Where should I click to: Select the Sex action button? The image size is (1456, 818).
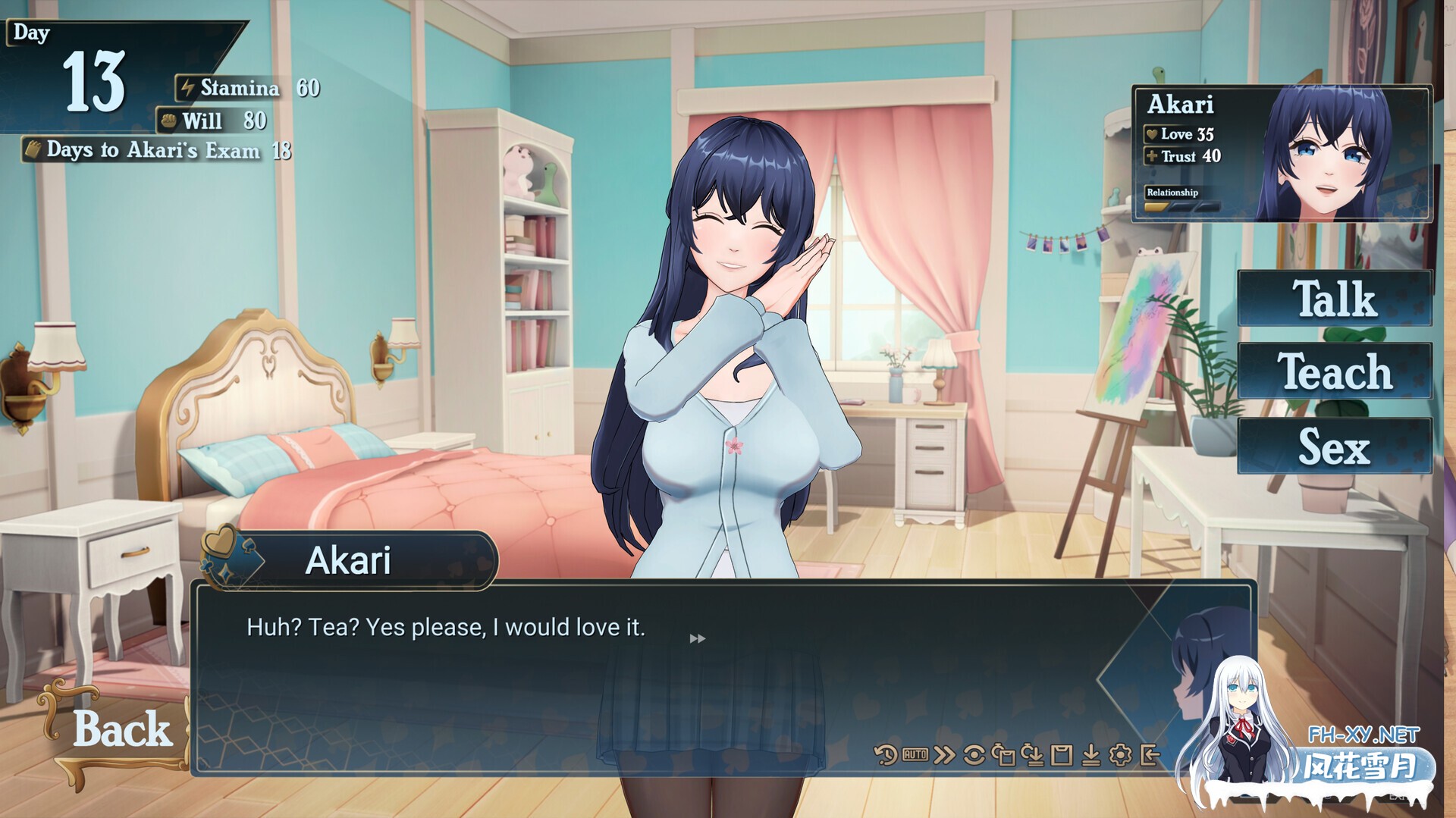[1333, 447]
